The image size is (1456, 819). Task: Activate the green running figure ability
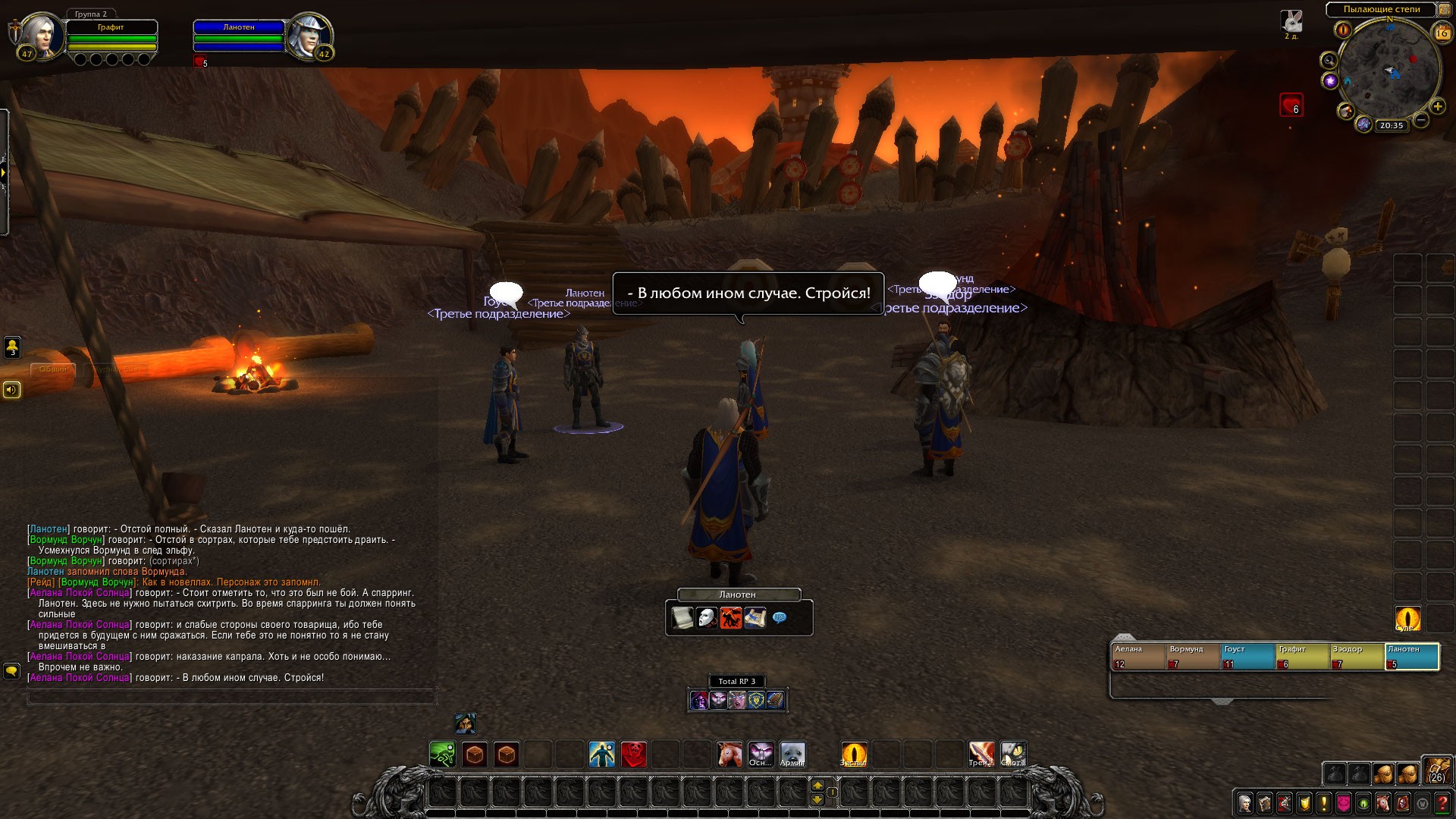443,755
